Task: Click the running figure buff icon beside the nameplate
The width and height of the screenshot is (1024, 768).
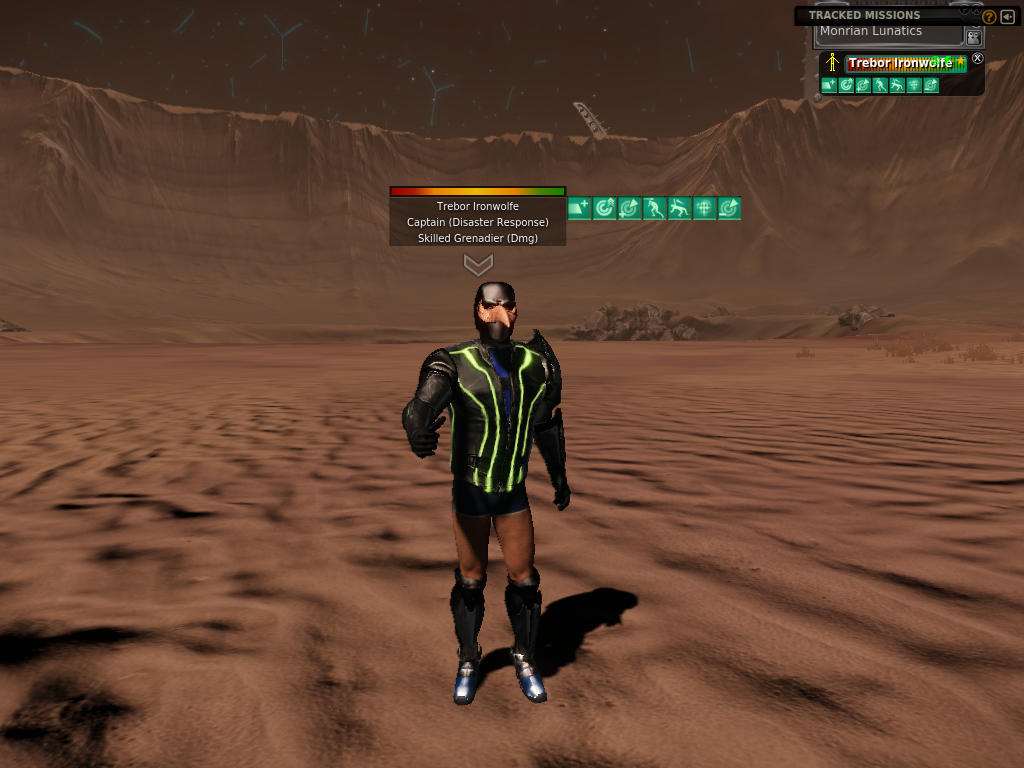Action: [655, 208]
